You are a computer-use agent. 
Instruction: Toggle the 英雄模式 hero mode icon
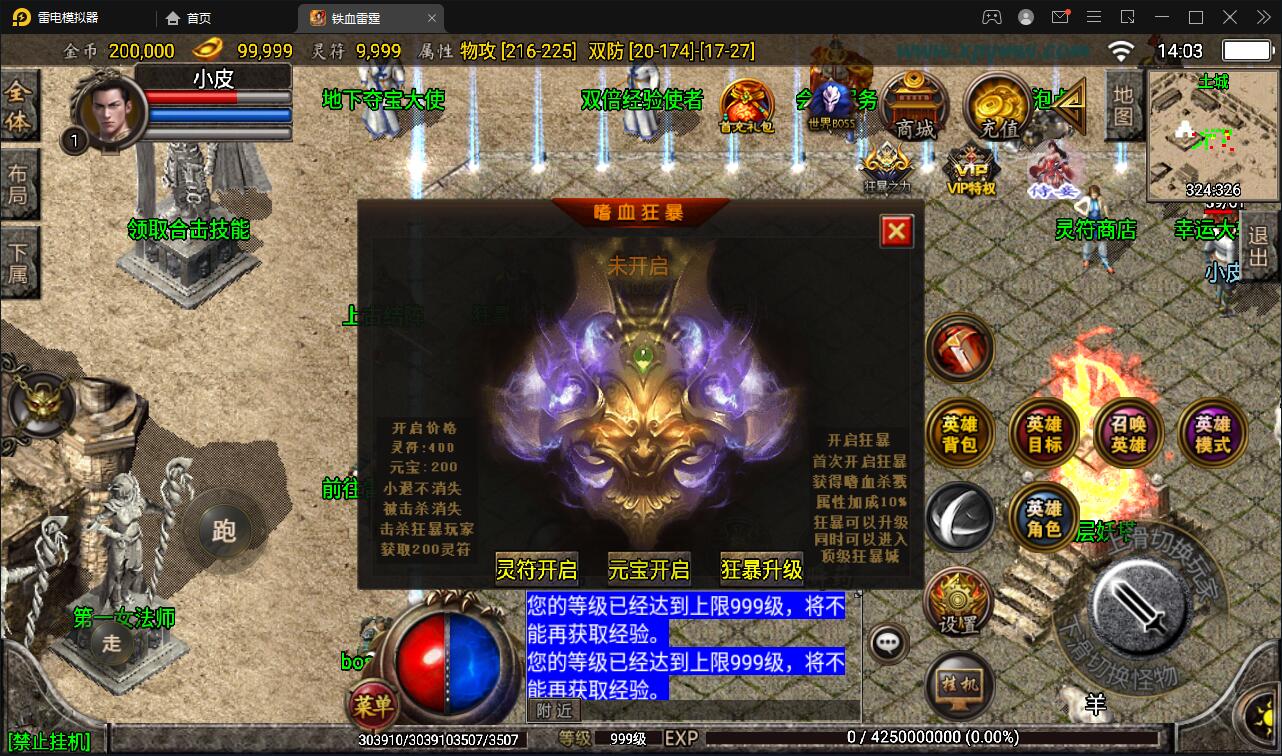(x=1212, y=432)
